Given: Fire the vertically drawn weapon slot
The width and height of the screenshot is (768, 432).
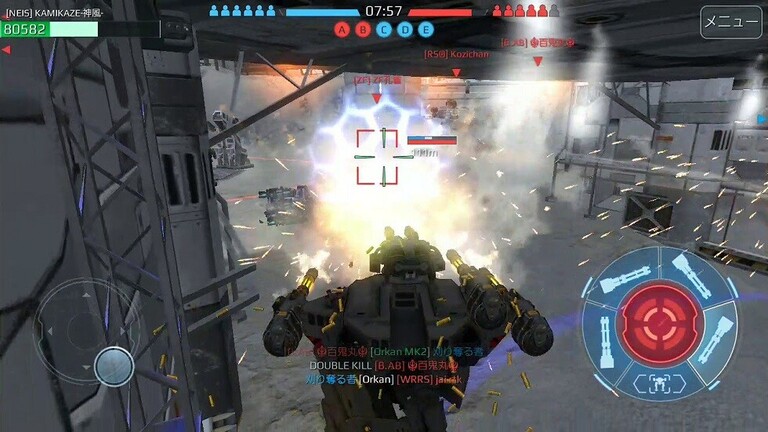Looking at the screenshot, I should (604, 338).
